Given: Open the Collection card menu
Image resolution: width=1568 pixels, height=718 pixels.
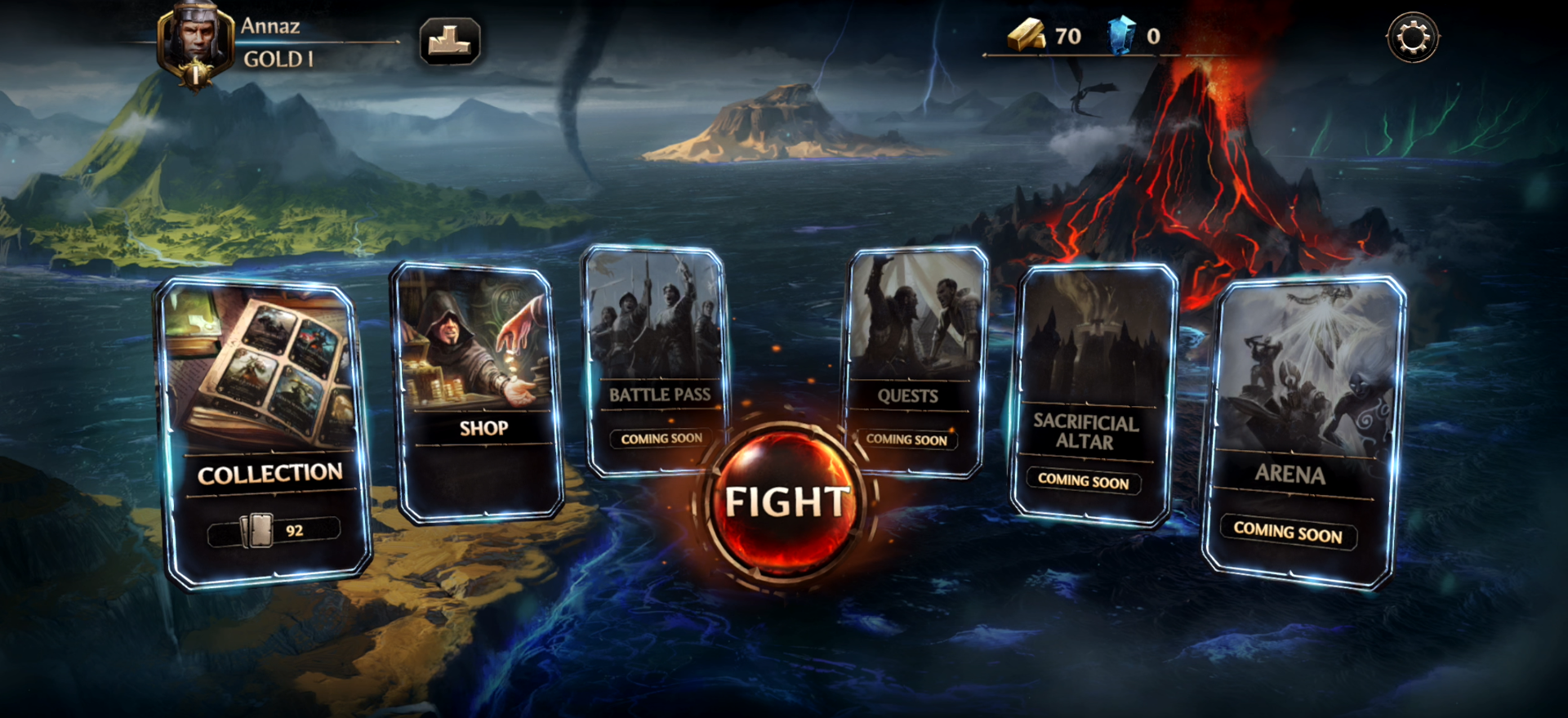Looking at the screenshot, I should [x=263, y=433].
